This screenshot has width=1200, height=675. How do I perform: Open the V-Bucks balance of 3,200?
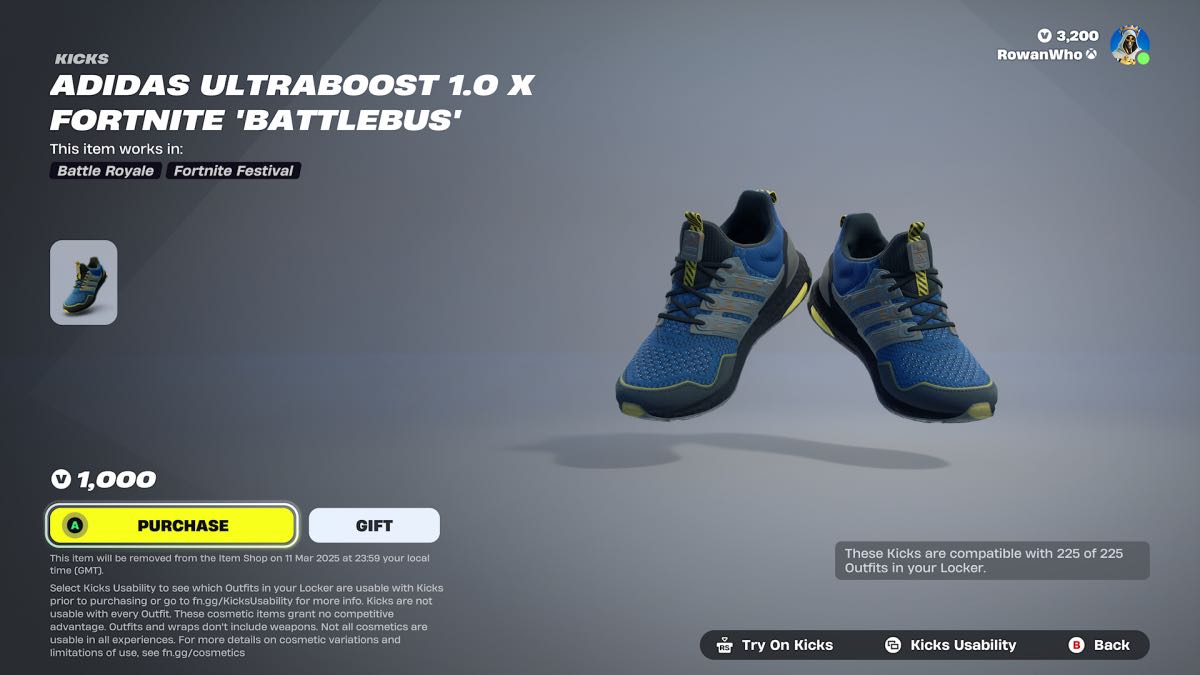click(x=1068, y=36)
